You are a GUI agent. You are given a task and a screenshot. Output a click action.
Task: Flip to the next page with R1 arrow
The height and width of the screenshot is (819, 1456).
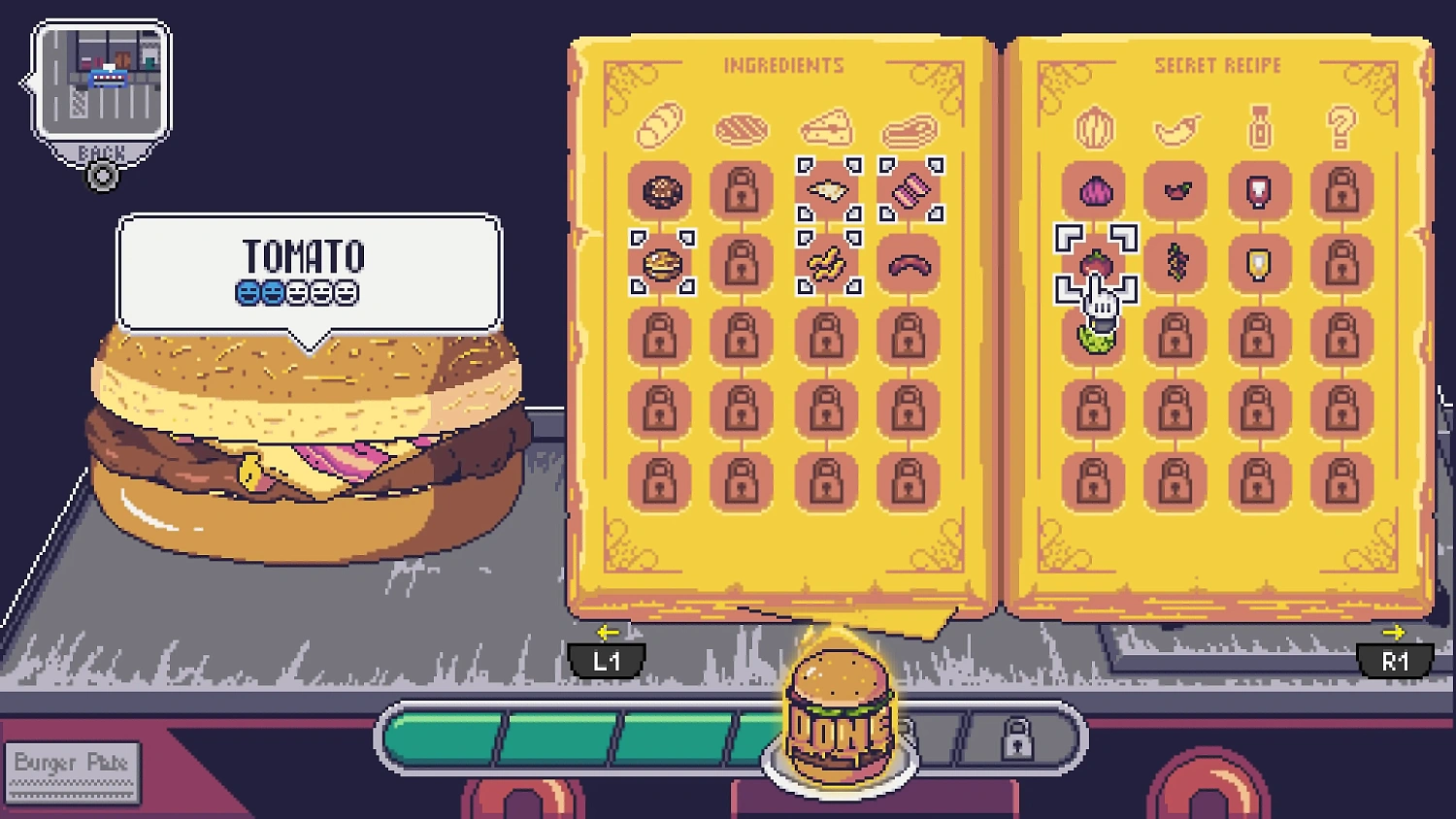click(1395, 660)
